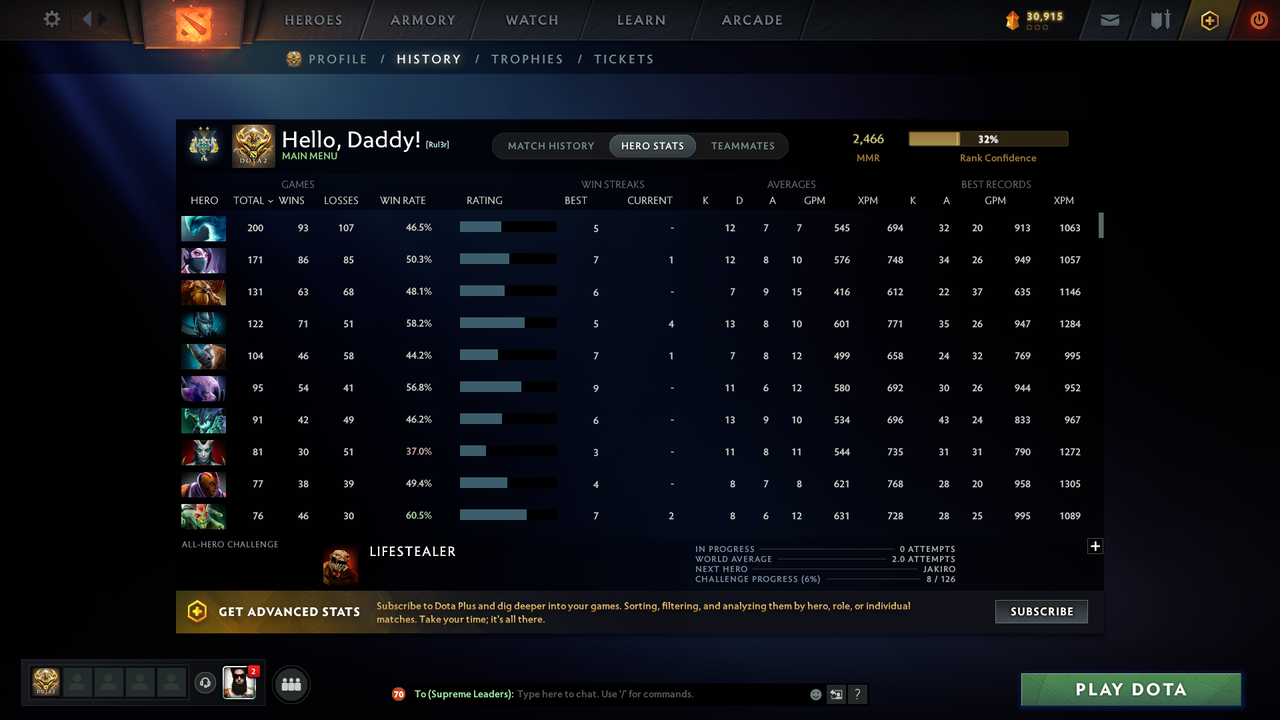Click the Rank Confidence progress bar
The height and width of the screenshot is (720, 1280).
tap(987, 138)
